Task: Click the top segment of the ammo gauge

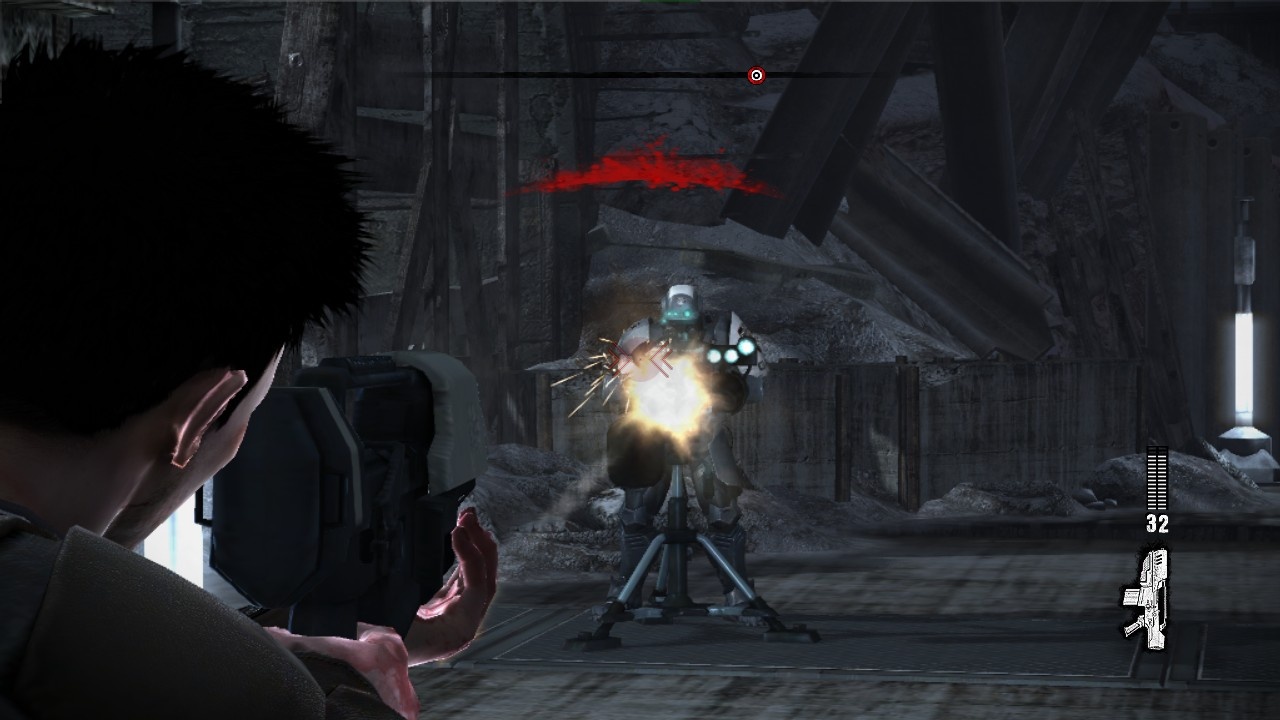Action: tap(1156, 448)
